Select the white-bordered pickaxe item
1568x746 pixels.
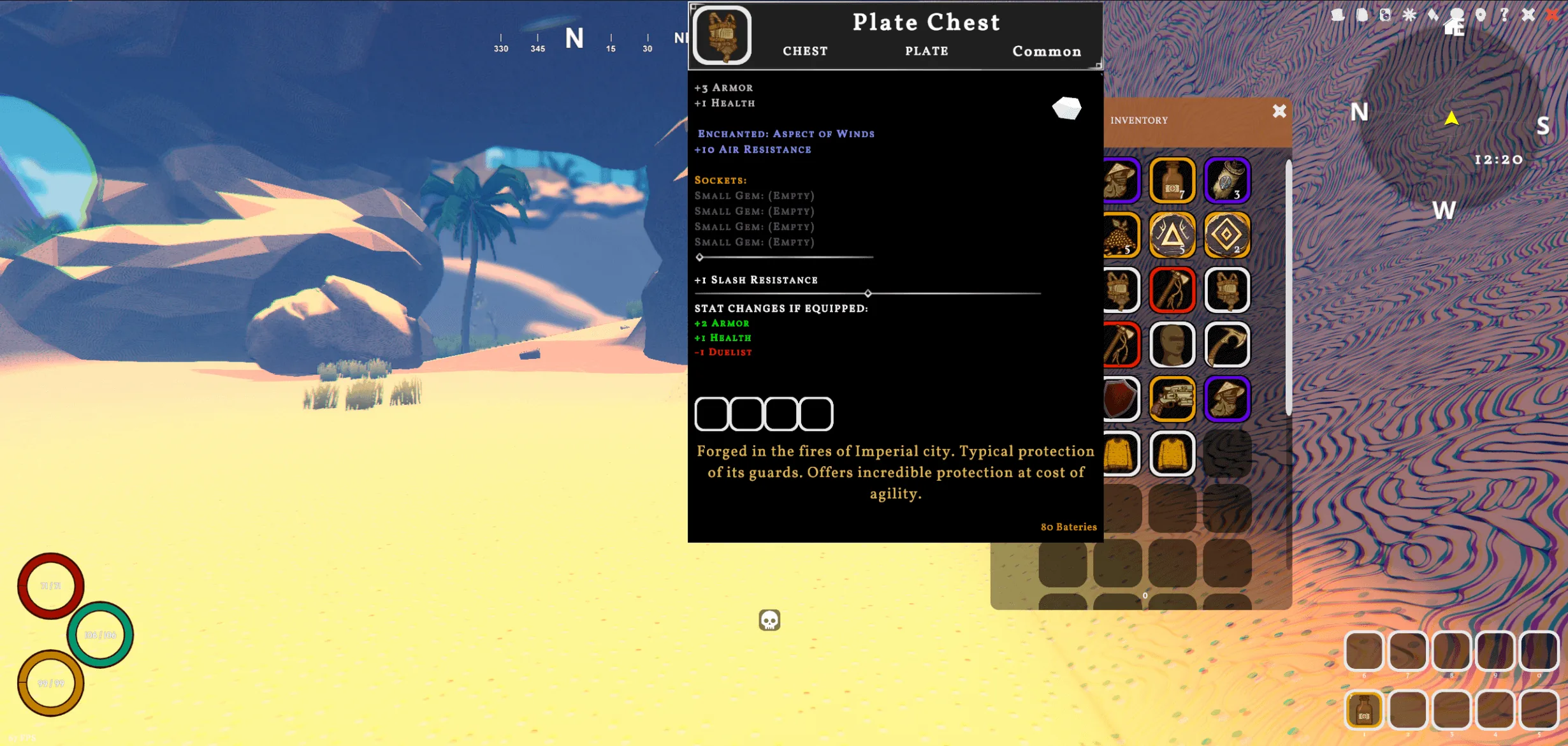(1227, 345)
